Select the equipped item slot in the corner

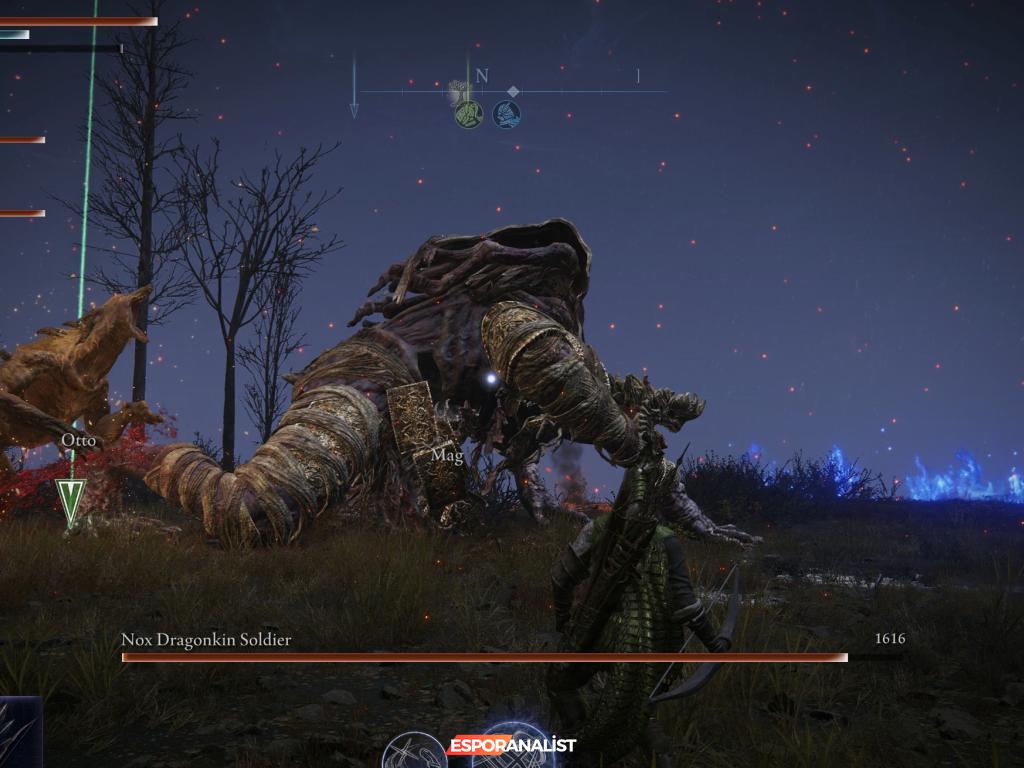18,733
